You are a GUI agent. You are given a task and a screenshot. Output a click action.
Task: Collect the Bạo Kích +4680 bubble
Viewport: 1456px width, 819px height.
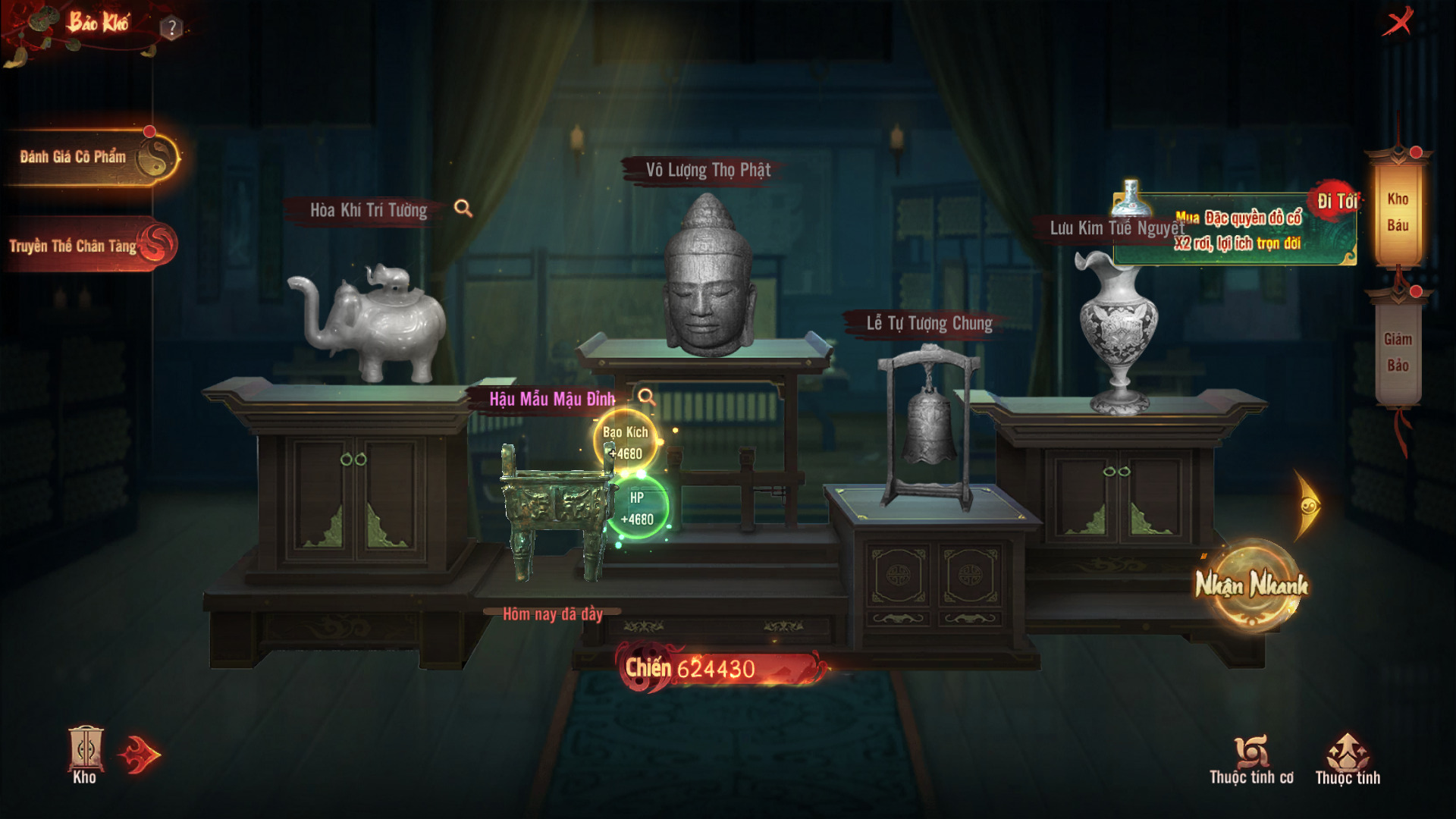click(626, 442)
